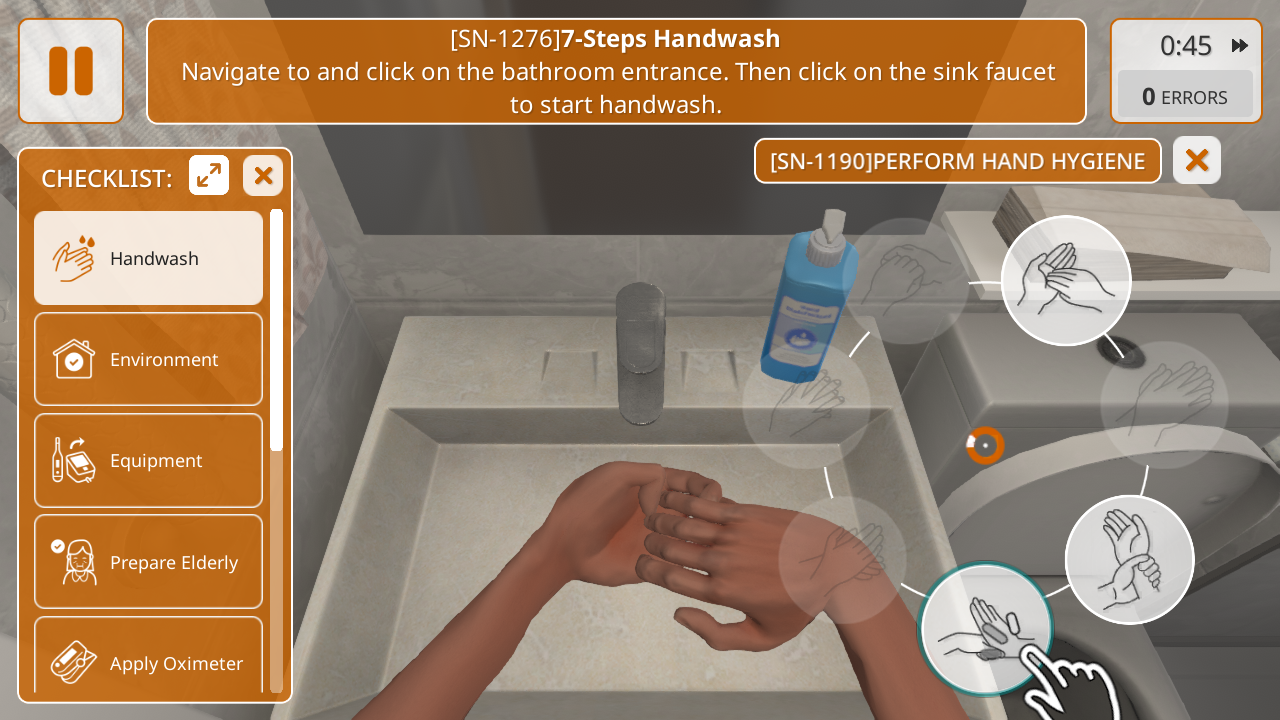Image resolution: width=1280 pixels, height=720 pixels.
Task: Expand the checklist panel
Action: click(209, 176)
